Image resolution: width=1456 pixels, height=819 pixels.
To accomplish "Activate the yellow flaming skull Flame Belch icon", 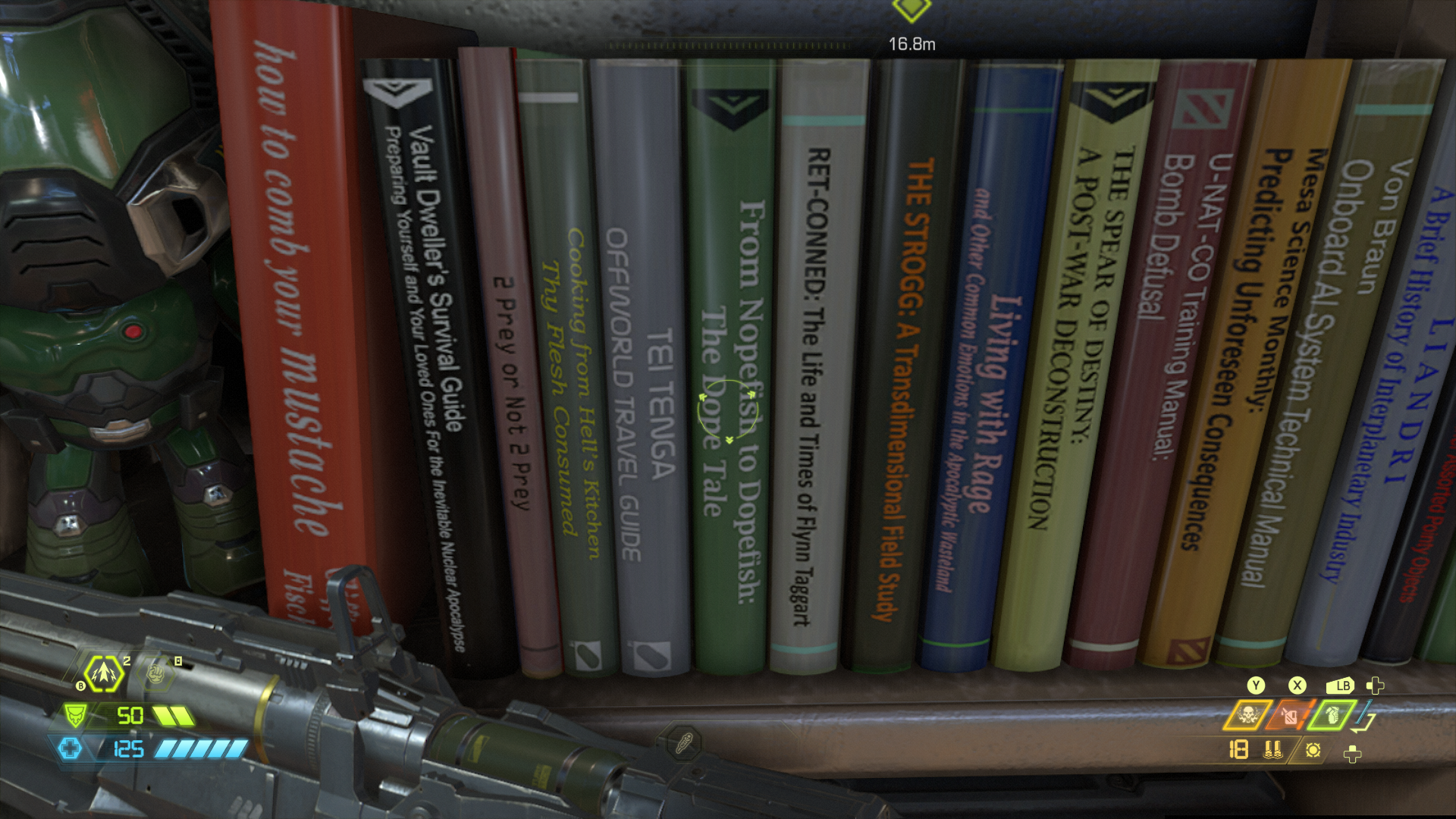I will click(x=1247, y=715).
